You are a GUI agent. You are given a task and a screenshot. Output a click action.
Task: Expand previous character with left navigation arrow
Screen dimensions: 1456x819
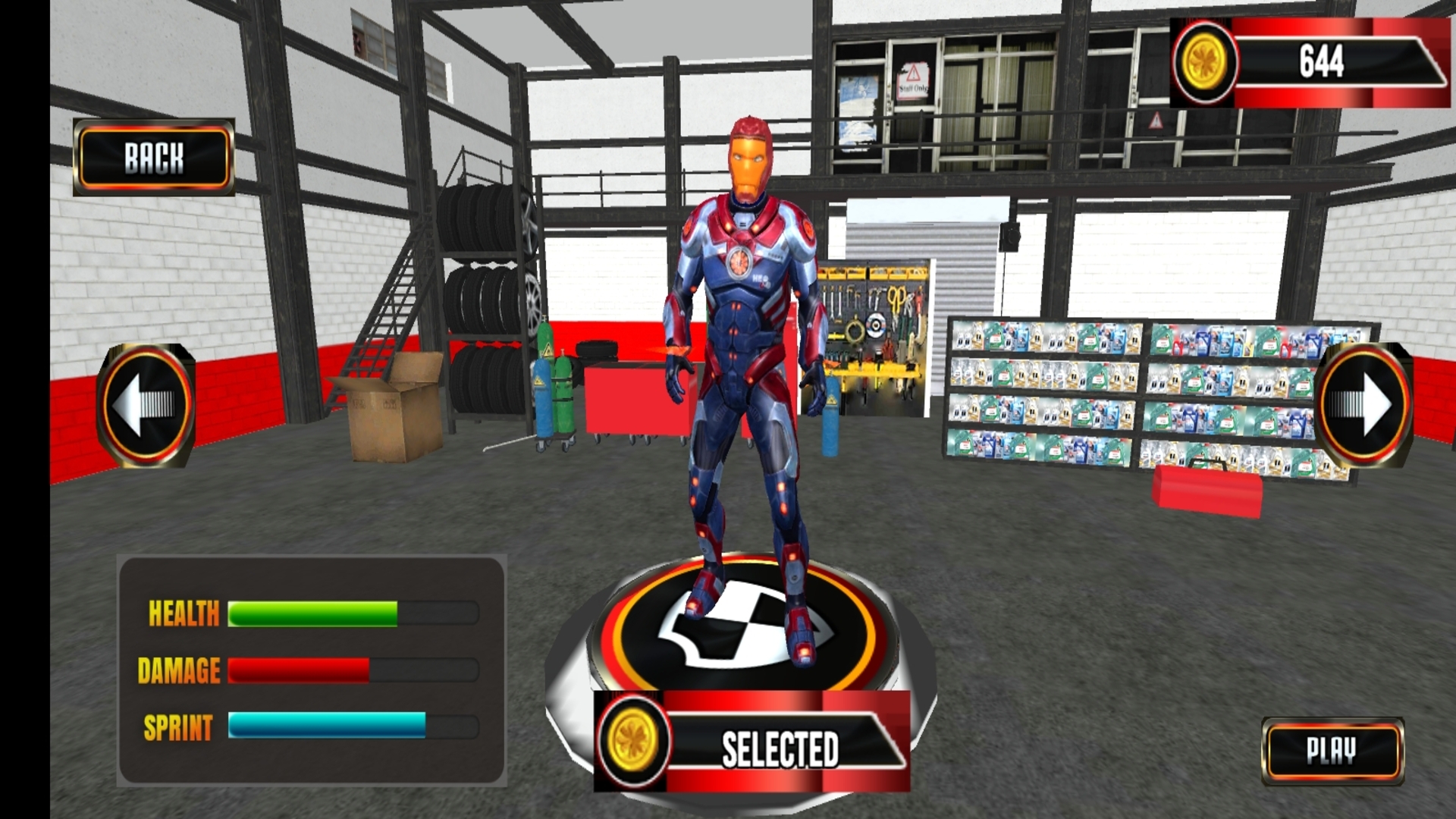pyautogui.click(x=146, y=404)
